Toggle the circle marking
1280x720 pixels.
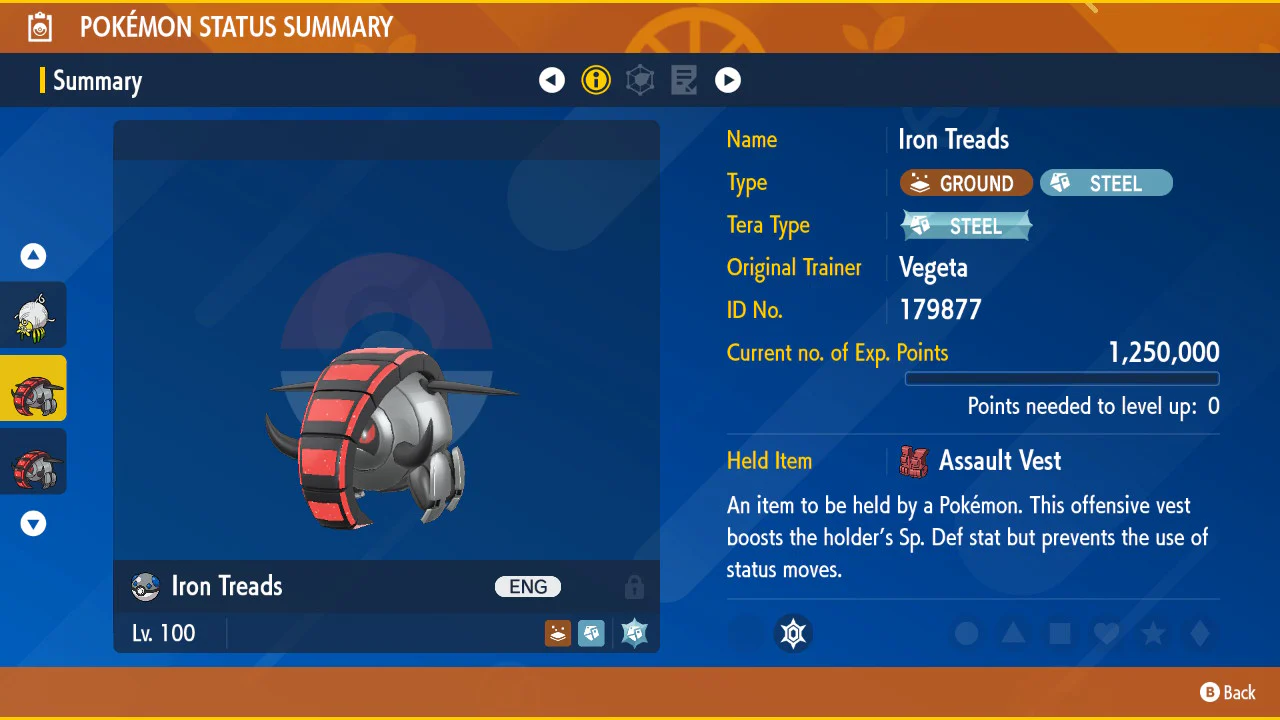(x=966, y=634)
